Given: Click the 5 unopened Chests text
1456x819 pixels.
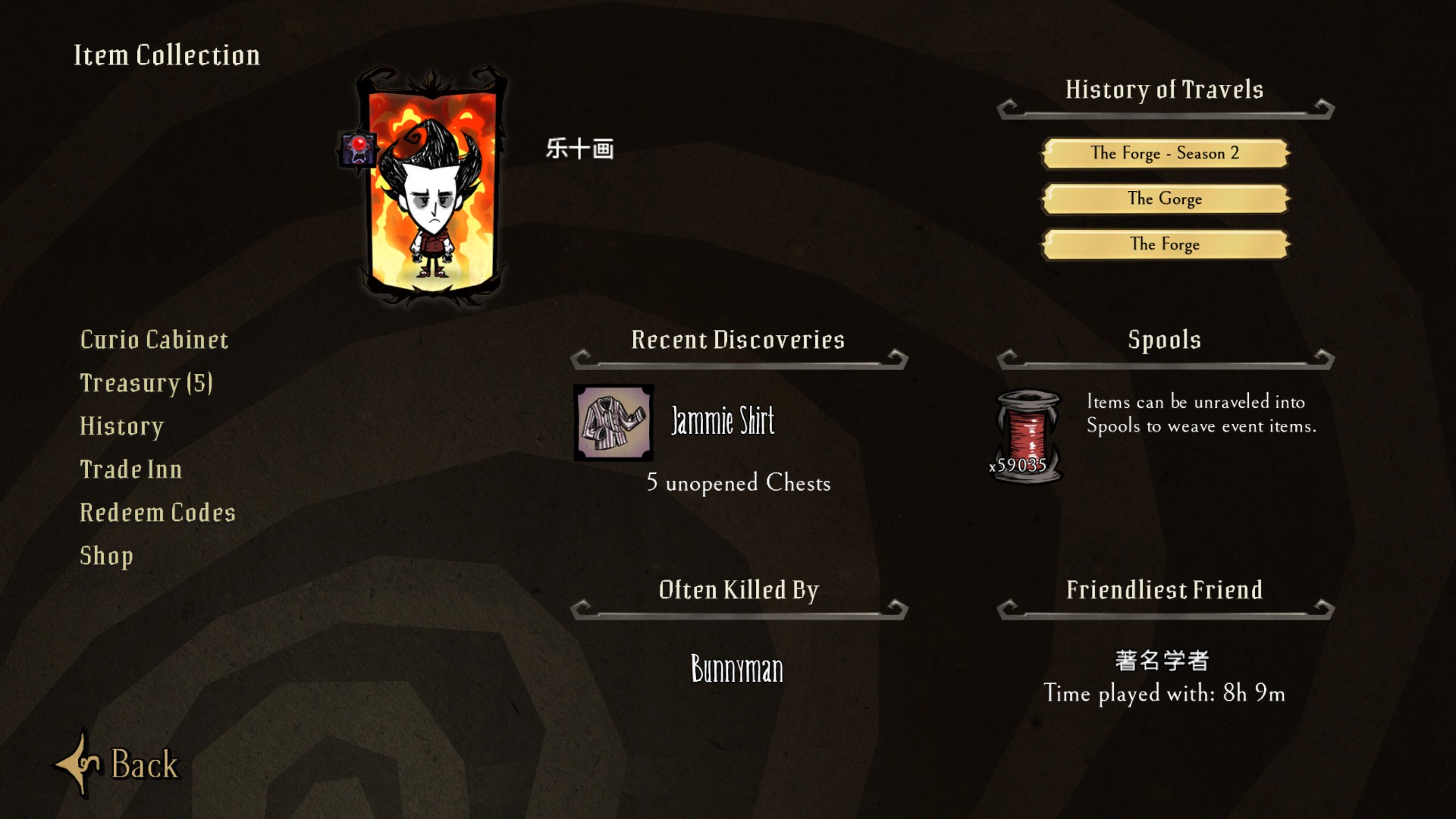Looking at the screenshot, I should pos(738,484).
